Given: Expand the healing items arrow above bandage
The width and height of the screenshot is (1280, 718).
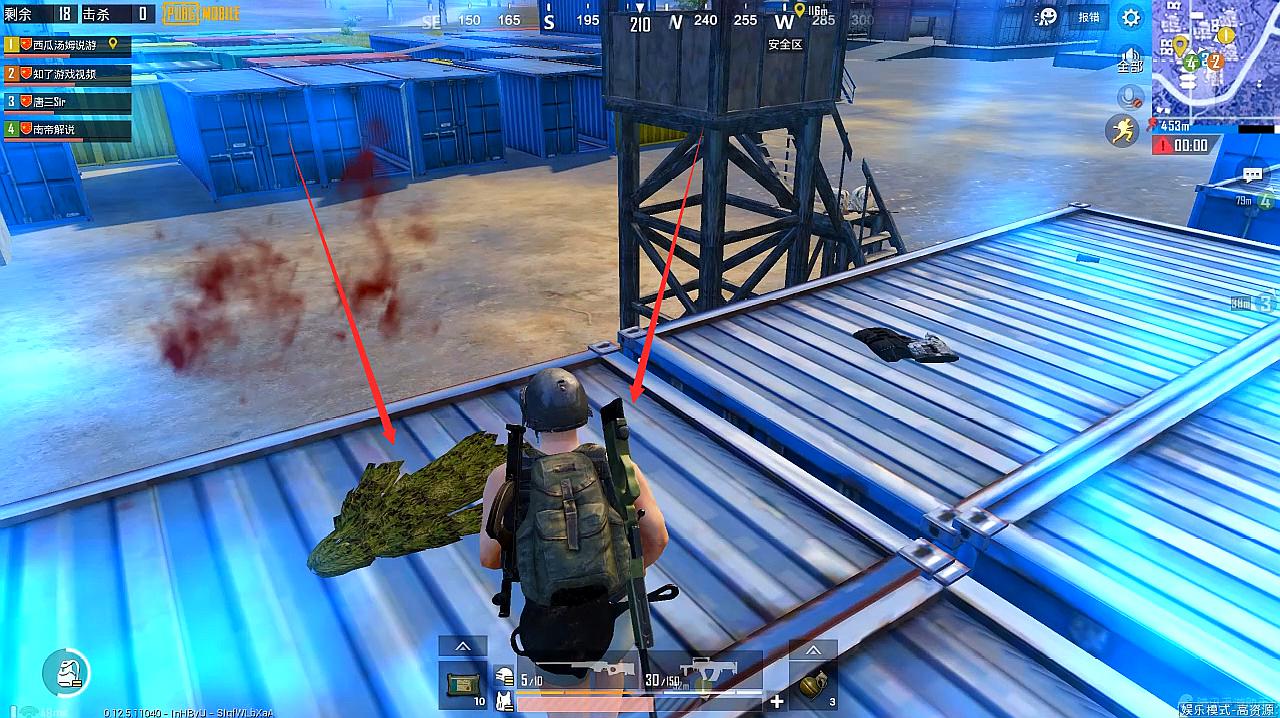Looking at the screenshot, I should [x=463, y=647].
